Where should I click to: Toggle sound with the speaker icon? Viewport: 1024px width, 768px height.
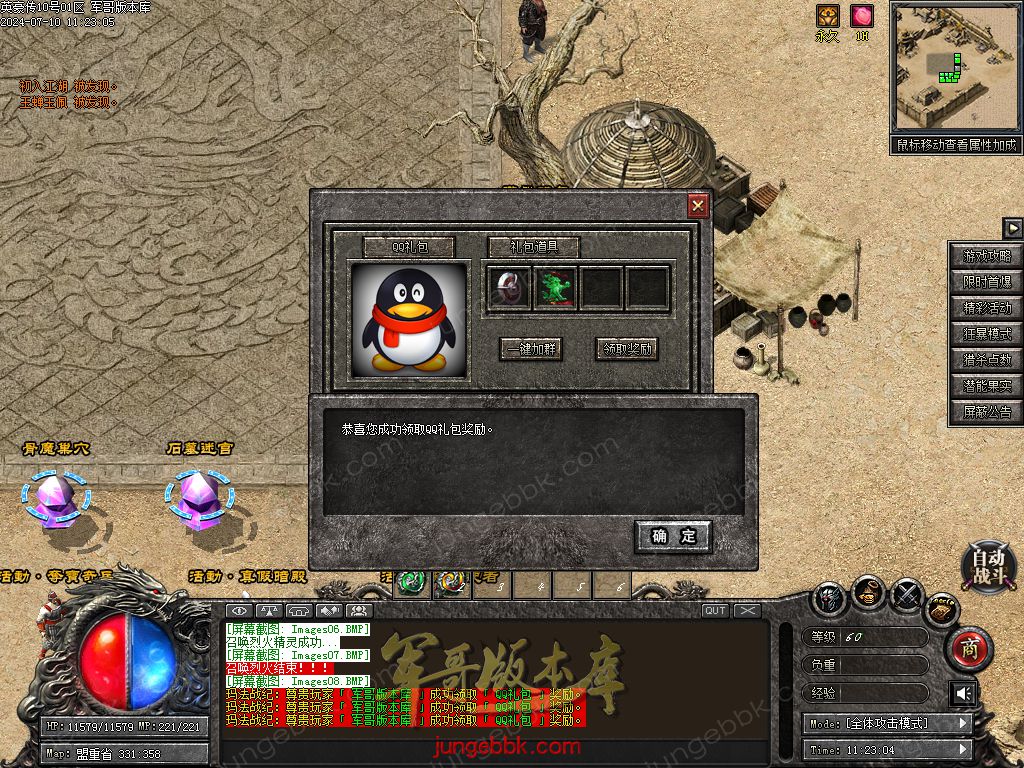tap(963, 693)
